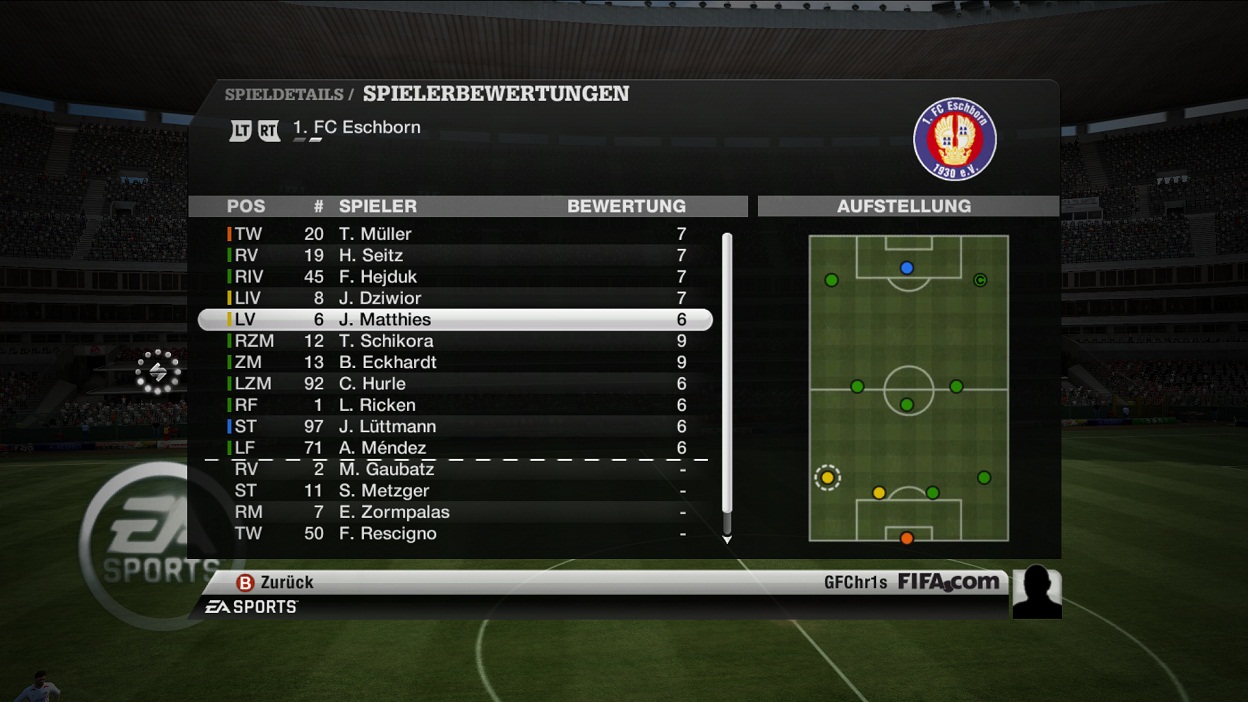Screen dimensions: 1248x702
Task: Click the orange goalkeeper dot on pitch
Action: (x=907, y=538)
